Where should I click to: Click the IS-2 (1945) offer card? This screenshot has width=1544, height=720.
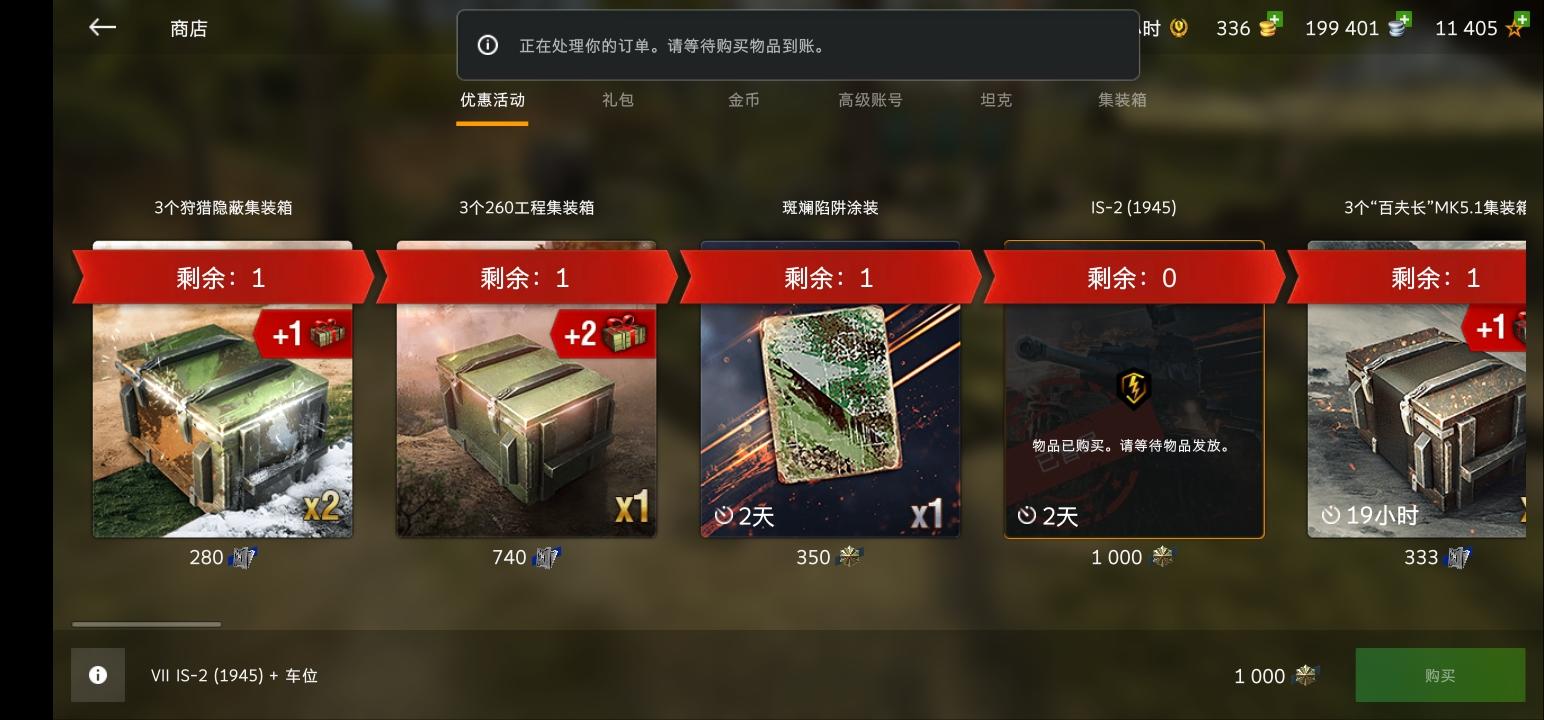(x=1131, y=420)
